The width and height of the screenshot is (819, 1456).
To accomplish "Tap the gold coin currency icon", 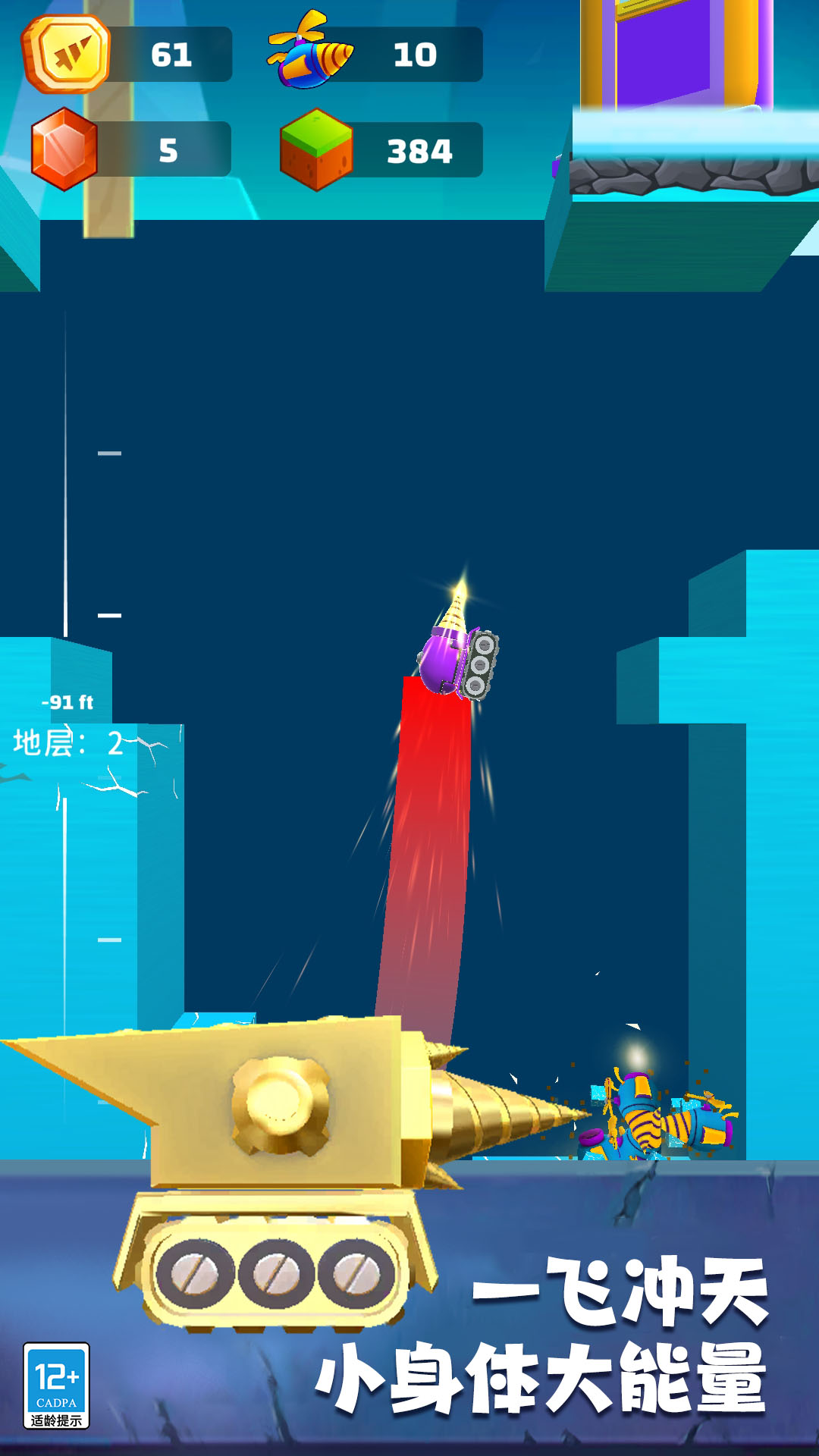I will point(67,54).
